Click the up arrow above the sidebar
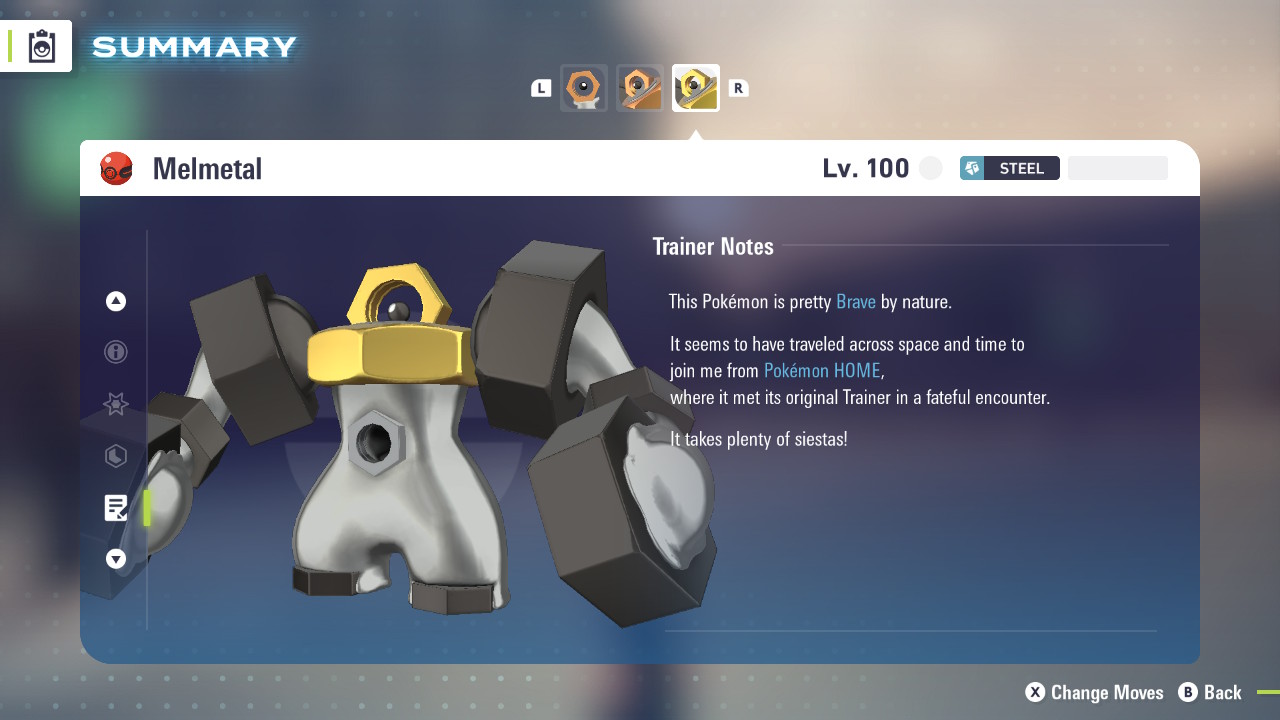The height and width of the screenshot is (720, 1280). 115,300
